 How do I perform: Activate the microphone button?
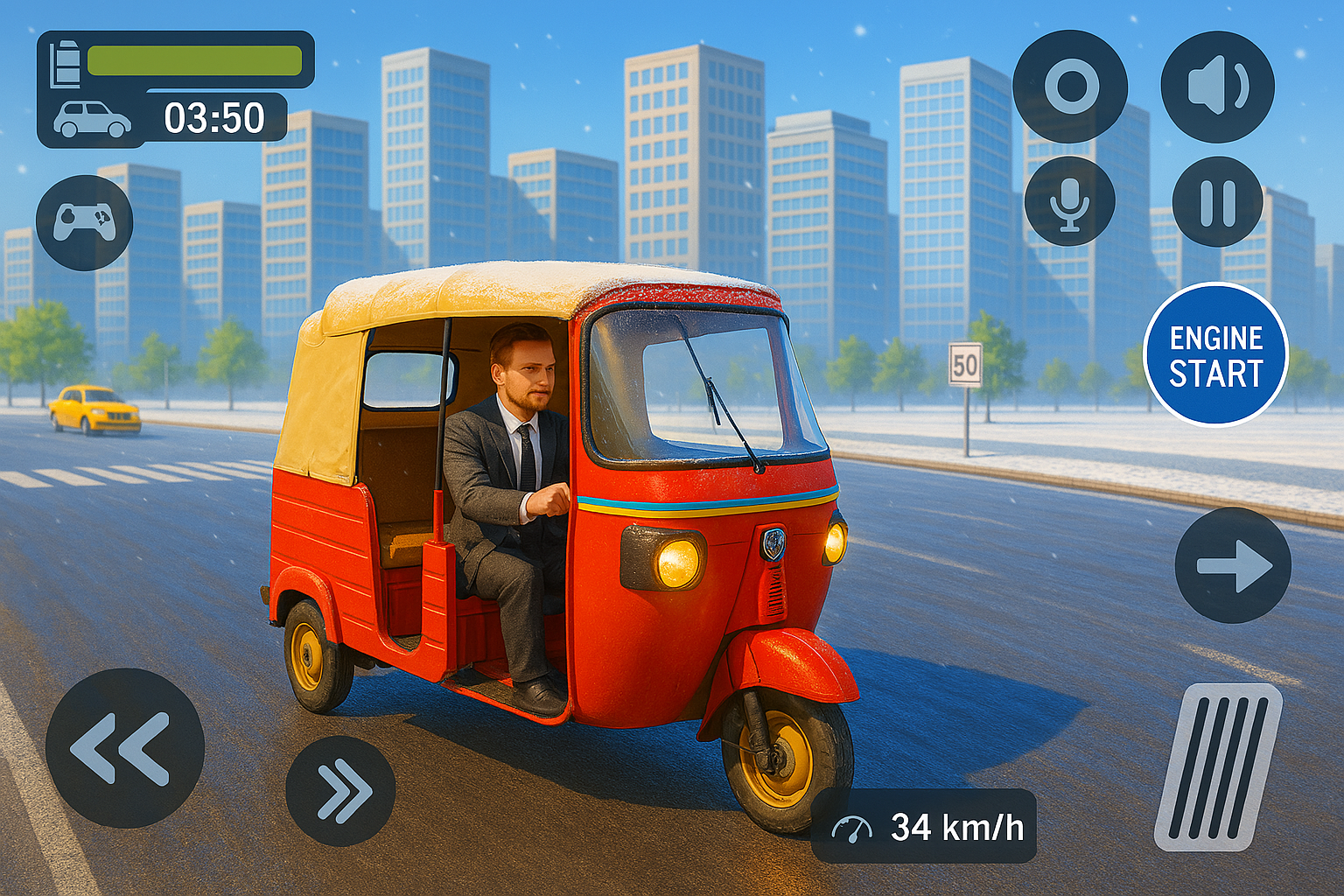coord(1069,202)
